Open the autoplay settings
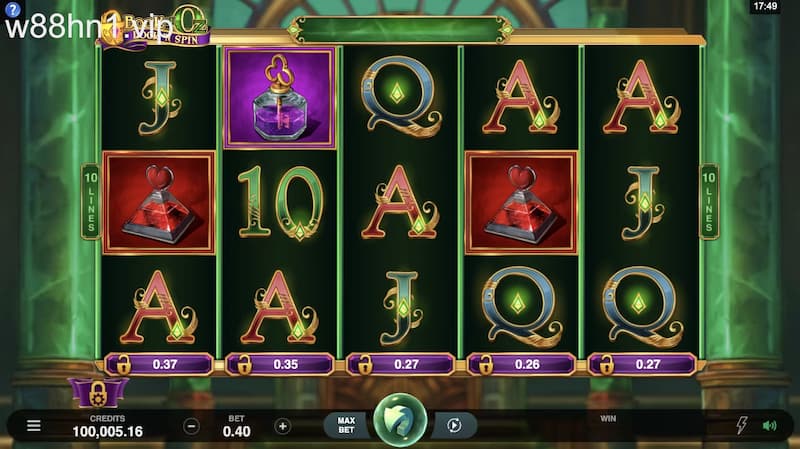800x449 pixels. tap(454, 426)
